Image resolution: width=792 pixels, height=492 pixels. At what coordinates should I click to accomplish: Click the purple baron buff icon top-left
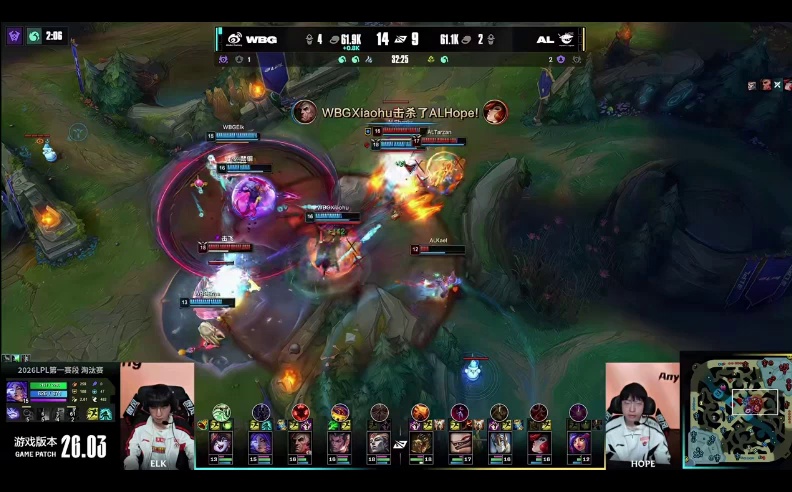14,36
